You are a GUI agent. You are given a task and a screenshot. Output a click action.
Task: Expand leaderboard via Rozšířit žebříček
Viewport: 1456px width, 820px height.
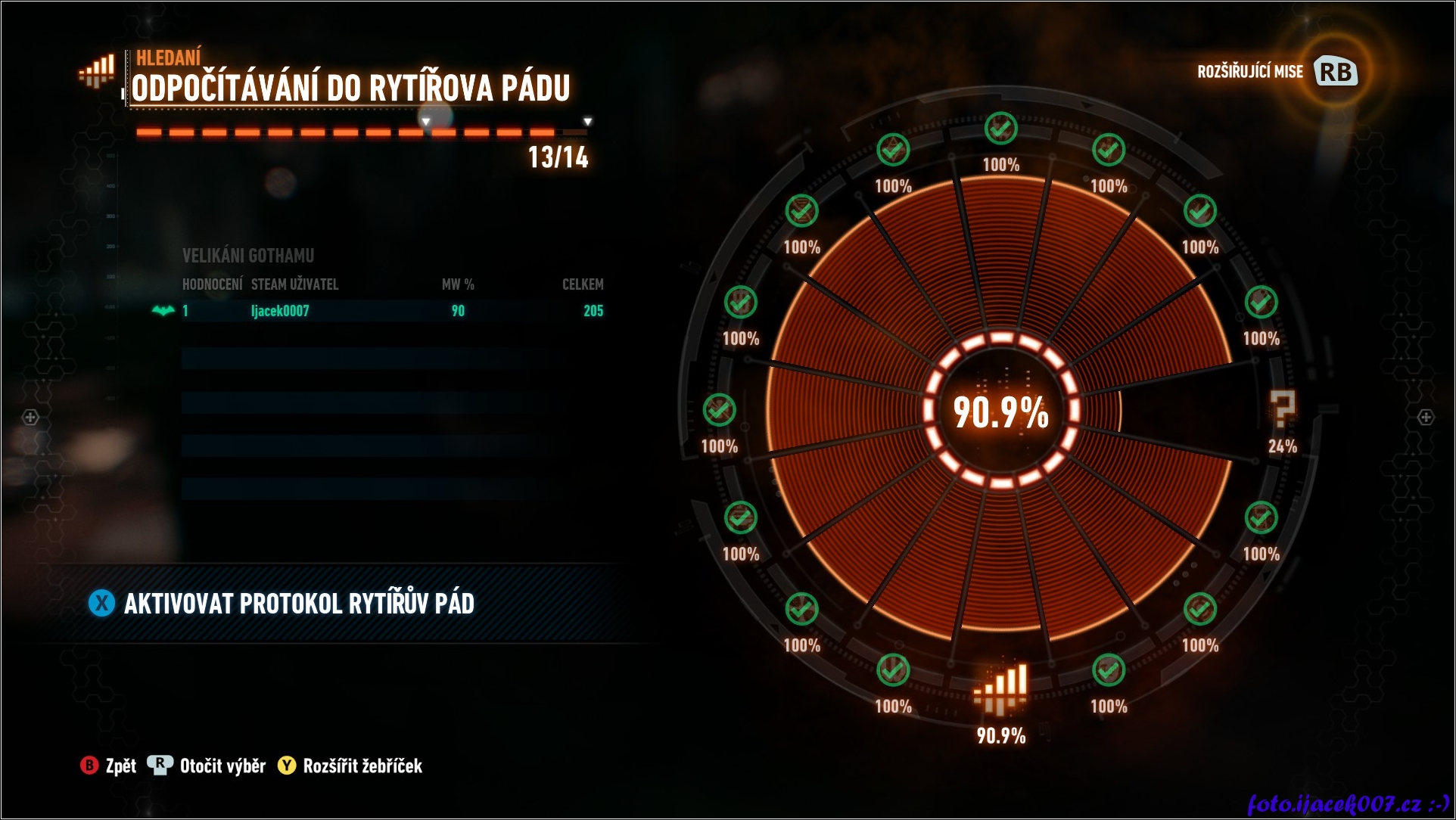click(350, 766)
